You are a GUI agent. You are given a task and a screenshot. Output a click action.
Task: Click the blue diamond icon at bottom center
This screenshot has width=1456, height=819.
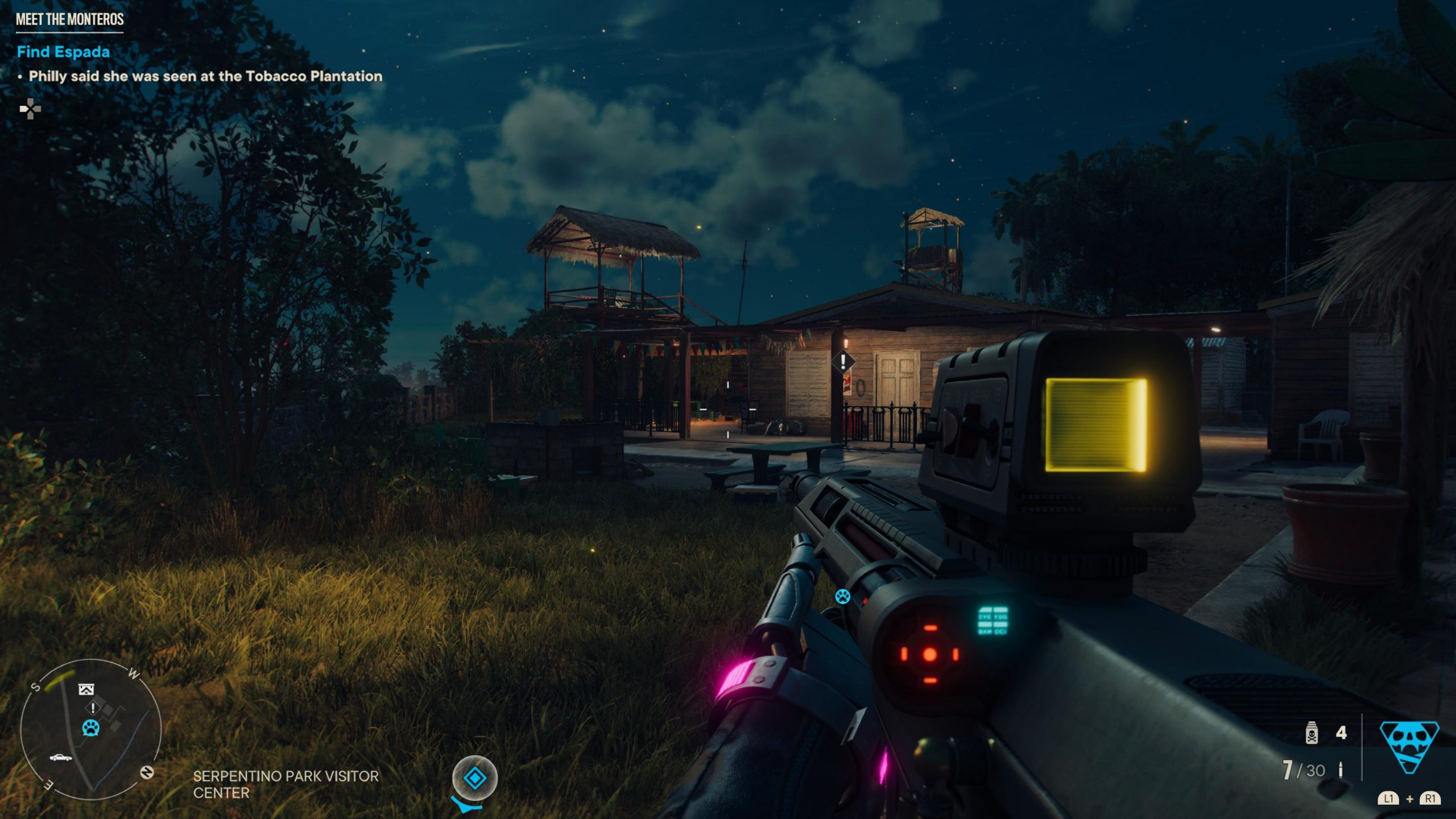pos(475,777)
